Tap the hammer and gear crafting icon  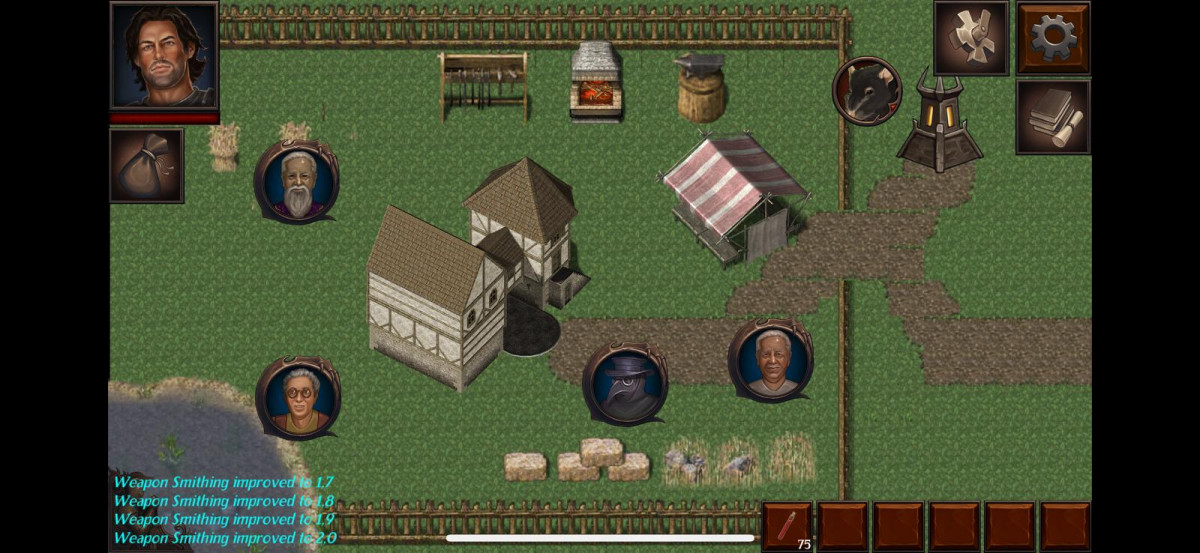pyautogui.click(x=971, y=38)
